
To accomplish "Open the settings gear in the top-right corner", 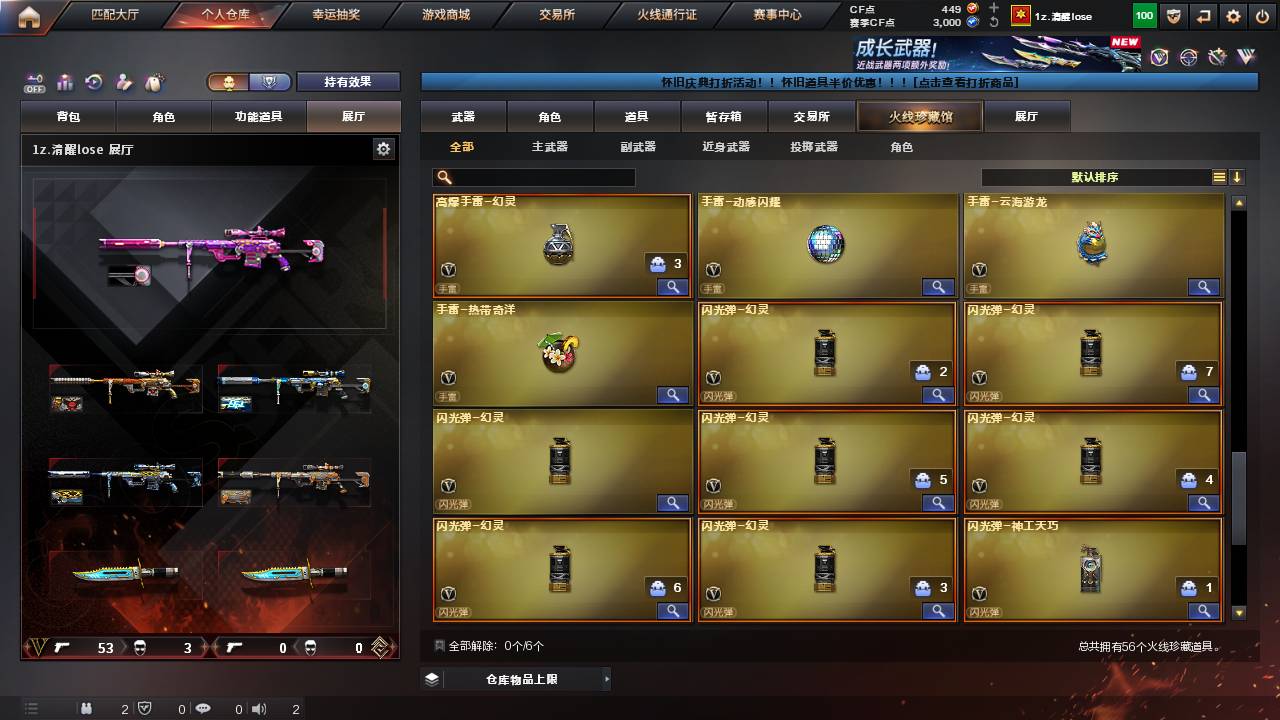I will (1234, 16).
